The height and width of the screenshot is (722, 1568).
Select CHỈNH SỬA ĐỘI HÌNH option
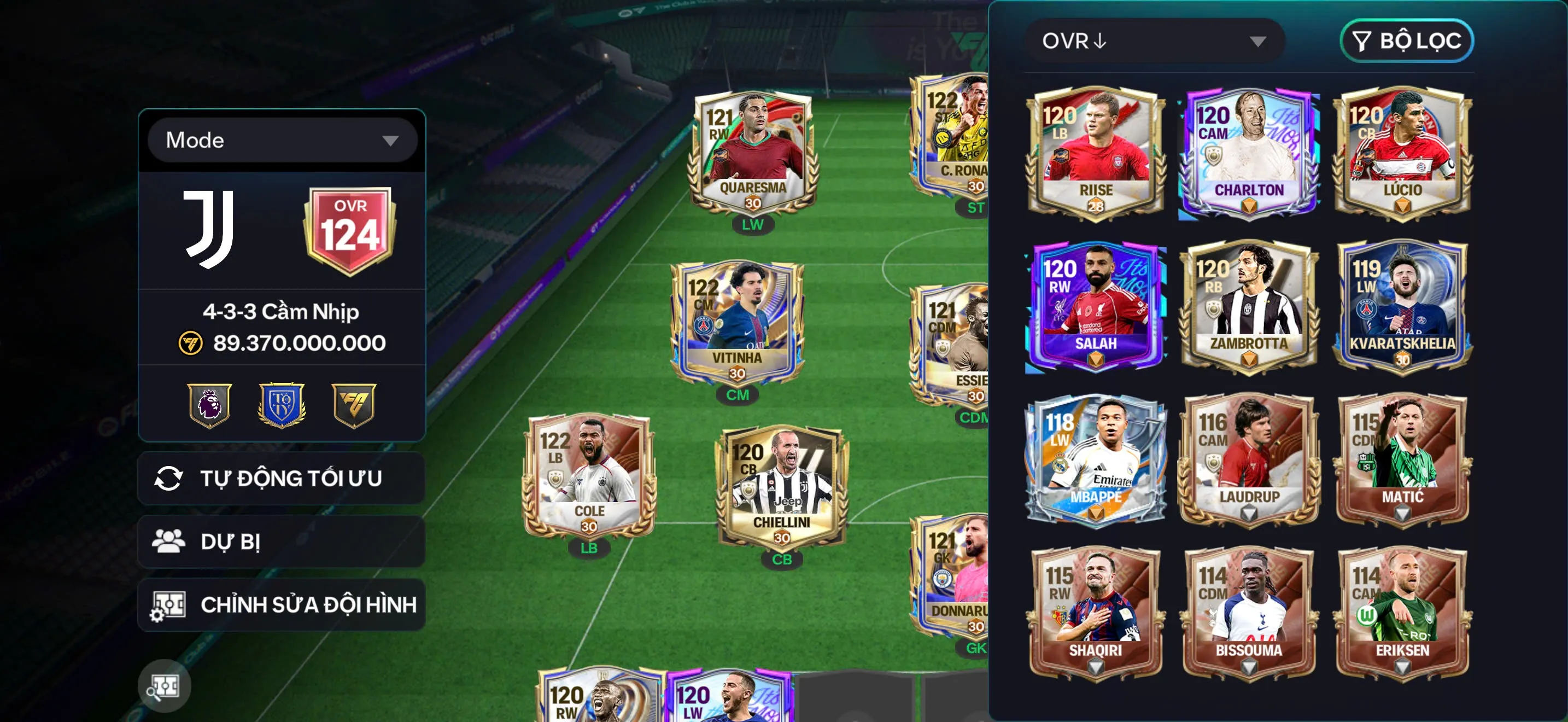[x=286, y=605]
